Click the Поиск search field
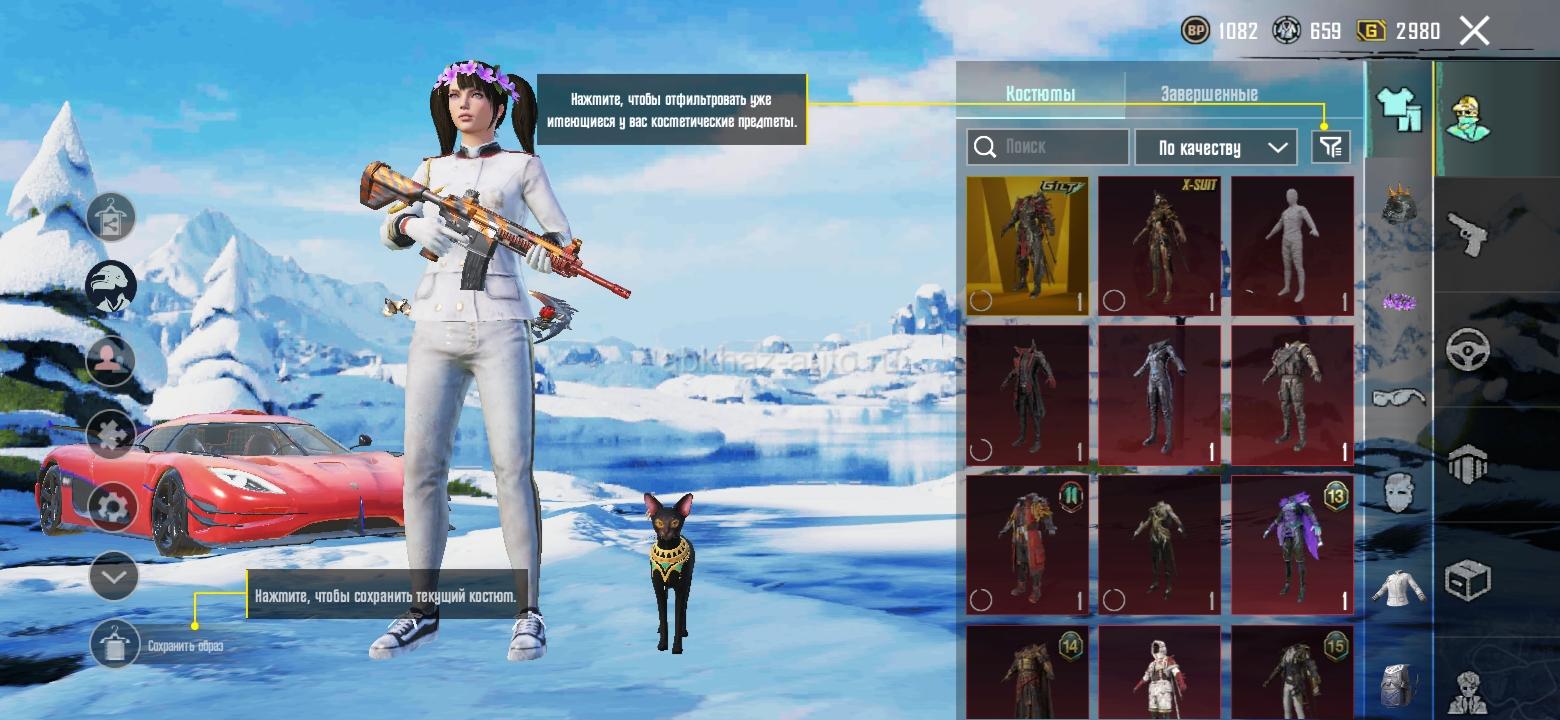This screenshot has height=720, width=1560. (x=1048, y=147)
